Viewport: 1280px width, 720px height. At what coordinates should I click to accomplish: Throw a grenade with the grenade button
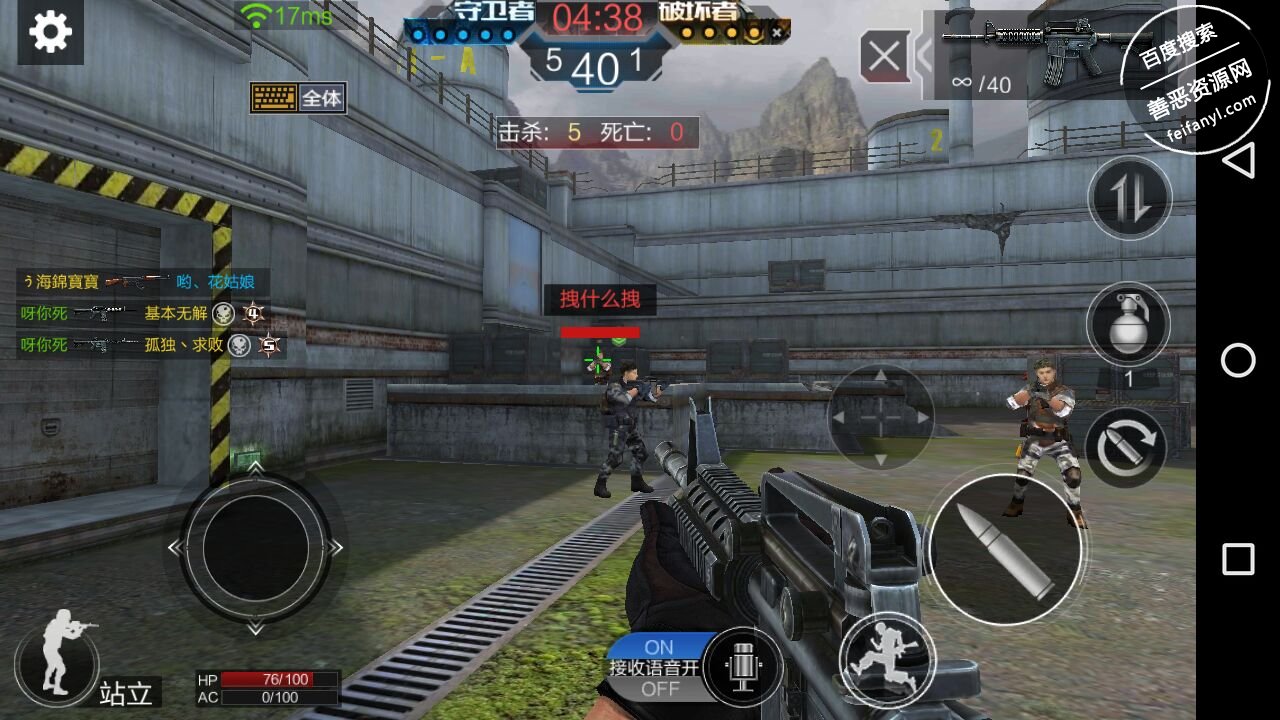click(1128, 323)
